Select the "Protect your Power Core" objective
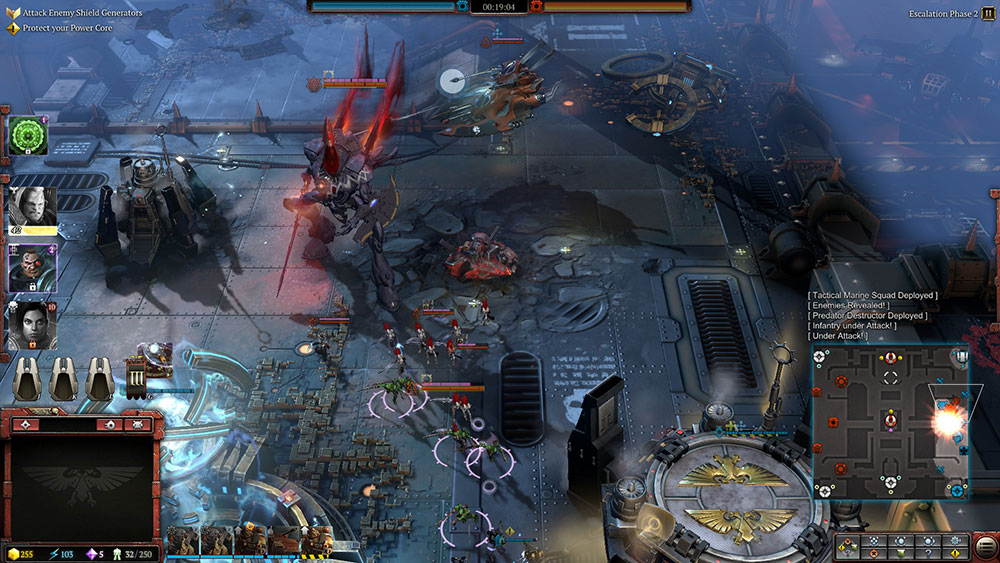Image resolution: width=1000 pixels, height=563 pixels. pos(66,28)
